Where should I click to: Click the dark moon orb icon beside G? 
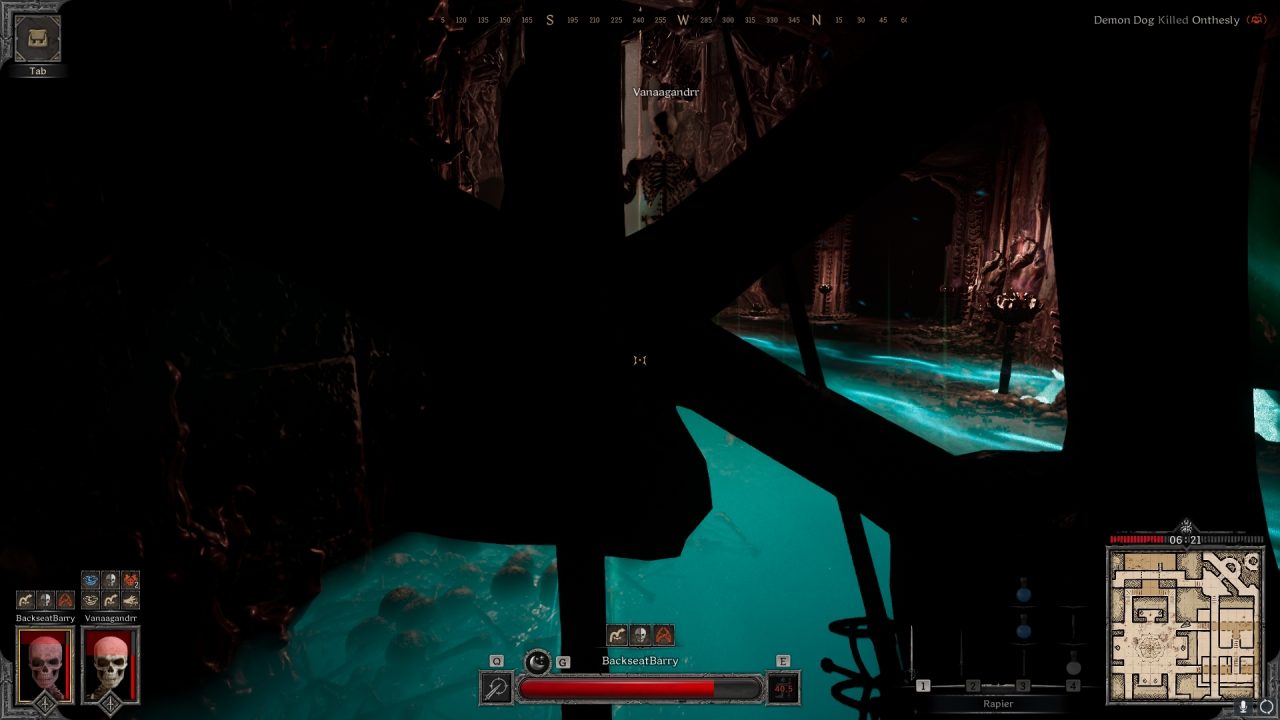click(x=536, y=663)
